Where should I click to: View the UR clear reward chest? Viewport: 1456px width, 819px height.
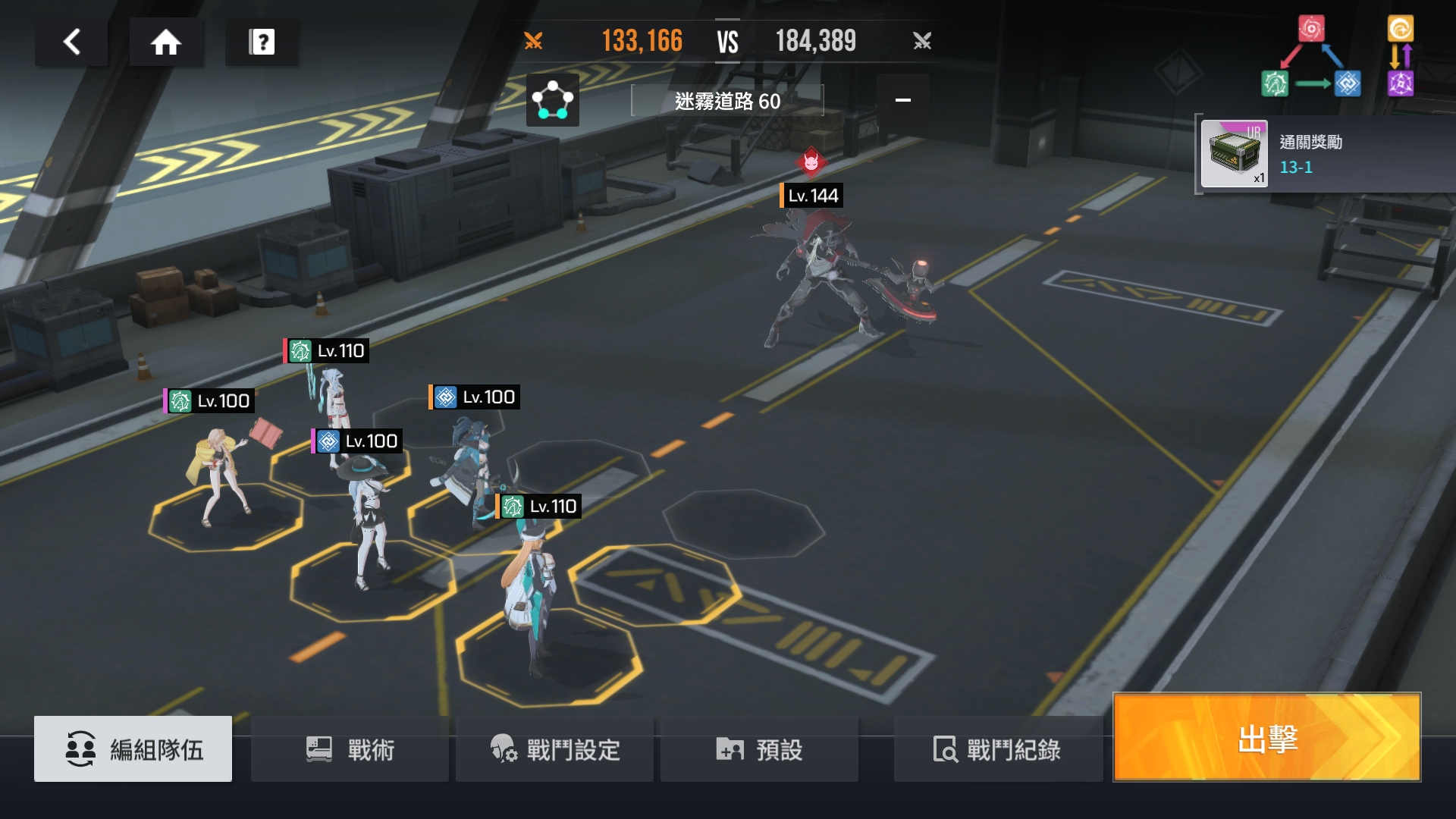(1234, 155)
